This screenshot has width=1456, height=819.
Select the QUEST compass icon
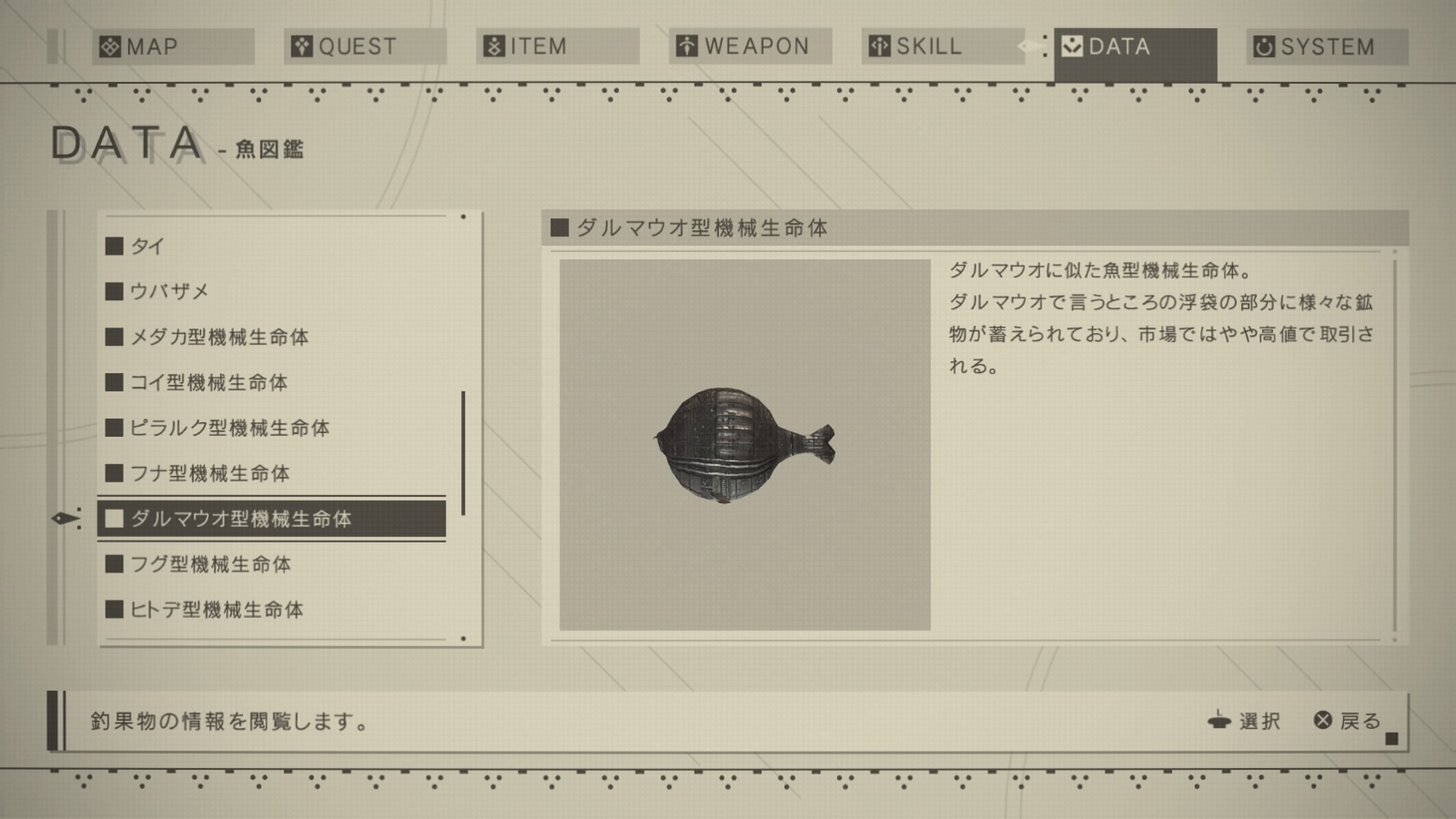(x=302, y=46)
